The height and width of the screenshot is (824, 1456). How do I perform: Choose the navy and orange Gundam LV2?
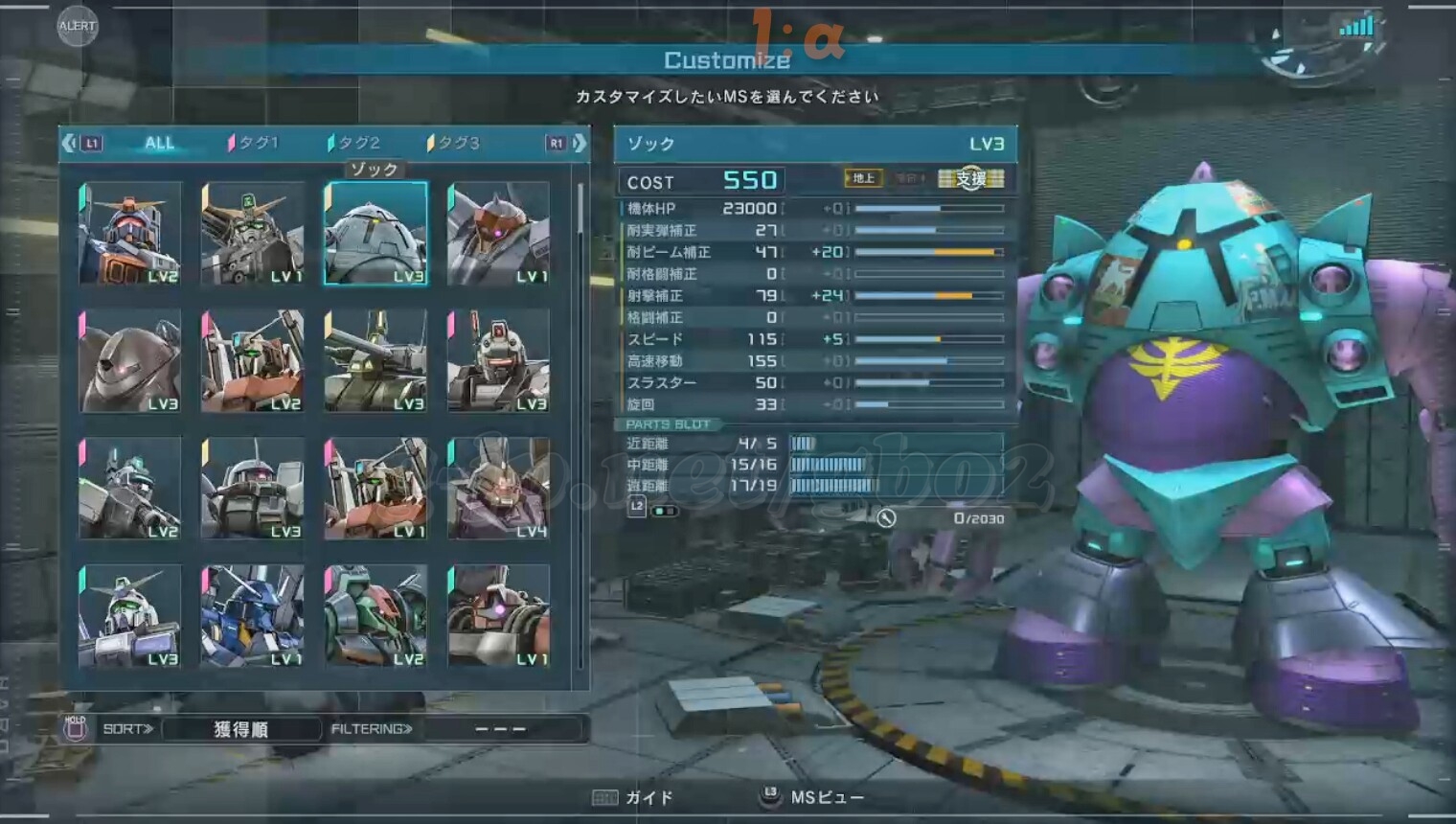tap(130, 233)
